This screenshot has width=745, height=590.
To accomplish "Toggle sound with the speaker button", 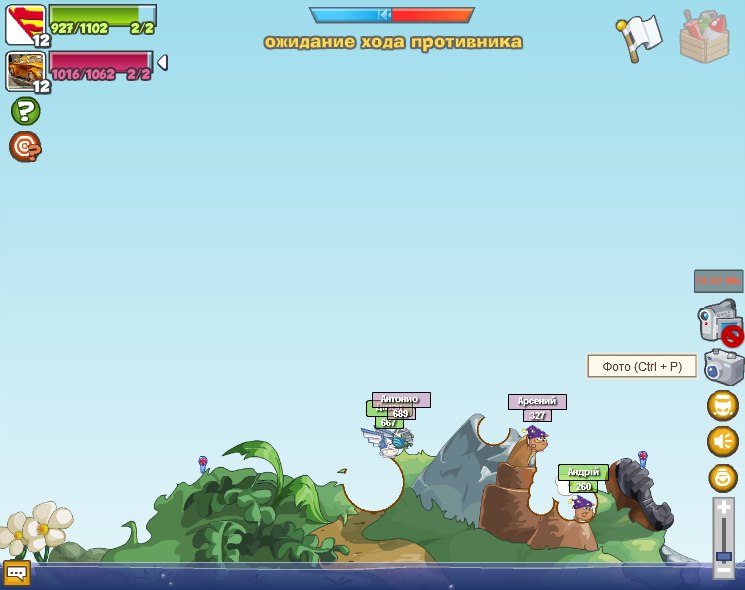I will [x=723, y=441].
